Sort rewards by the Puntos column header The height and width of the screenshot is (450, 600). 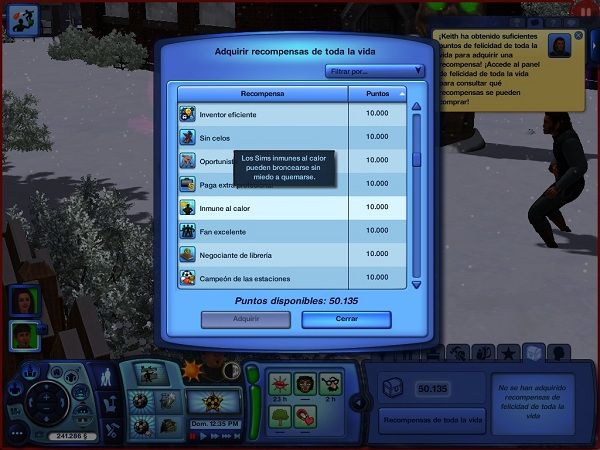pos(376,93)
